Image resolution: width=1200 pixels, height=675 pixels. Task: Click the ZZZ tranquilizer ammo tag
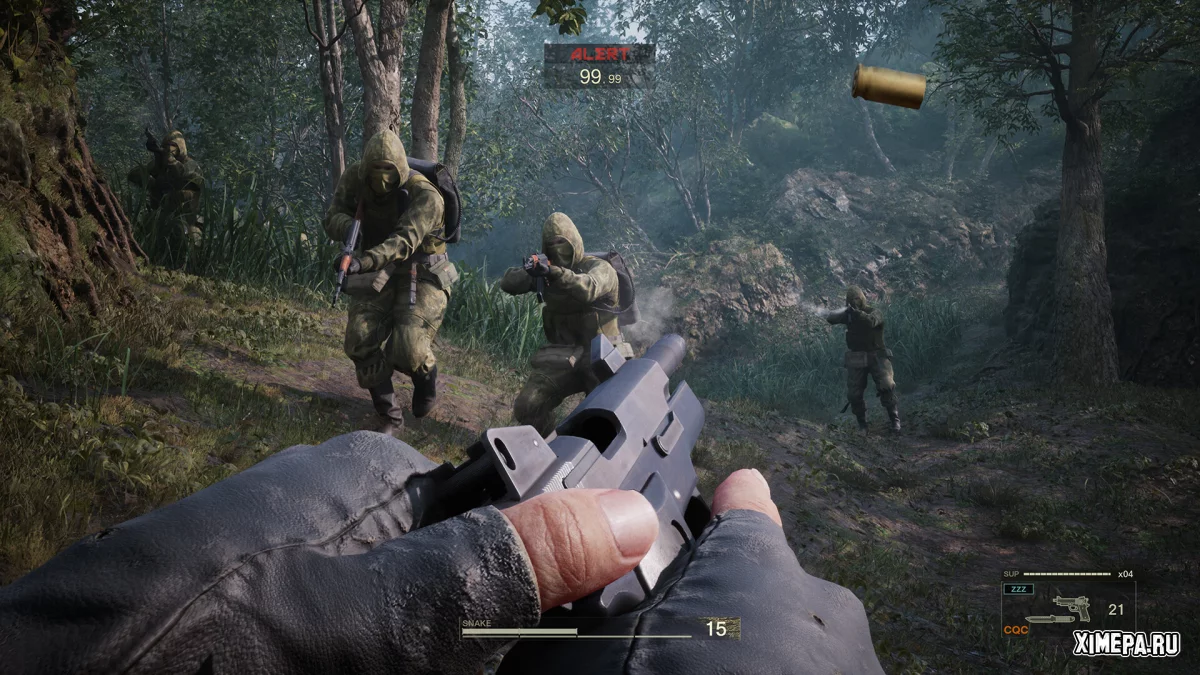click(1020, 589)
